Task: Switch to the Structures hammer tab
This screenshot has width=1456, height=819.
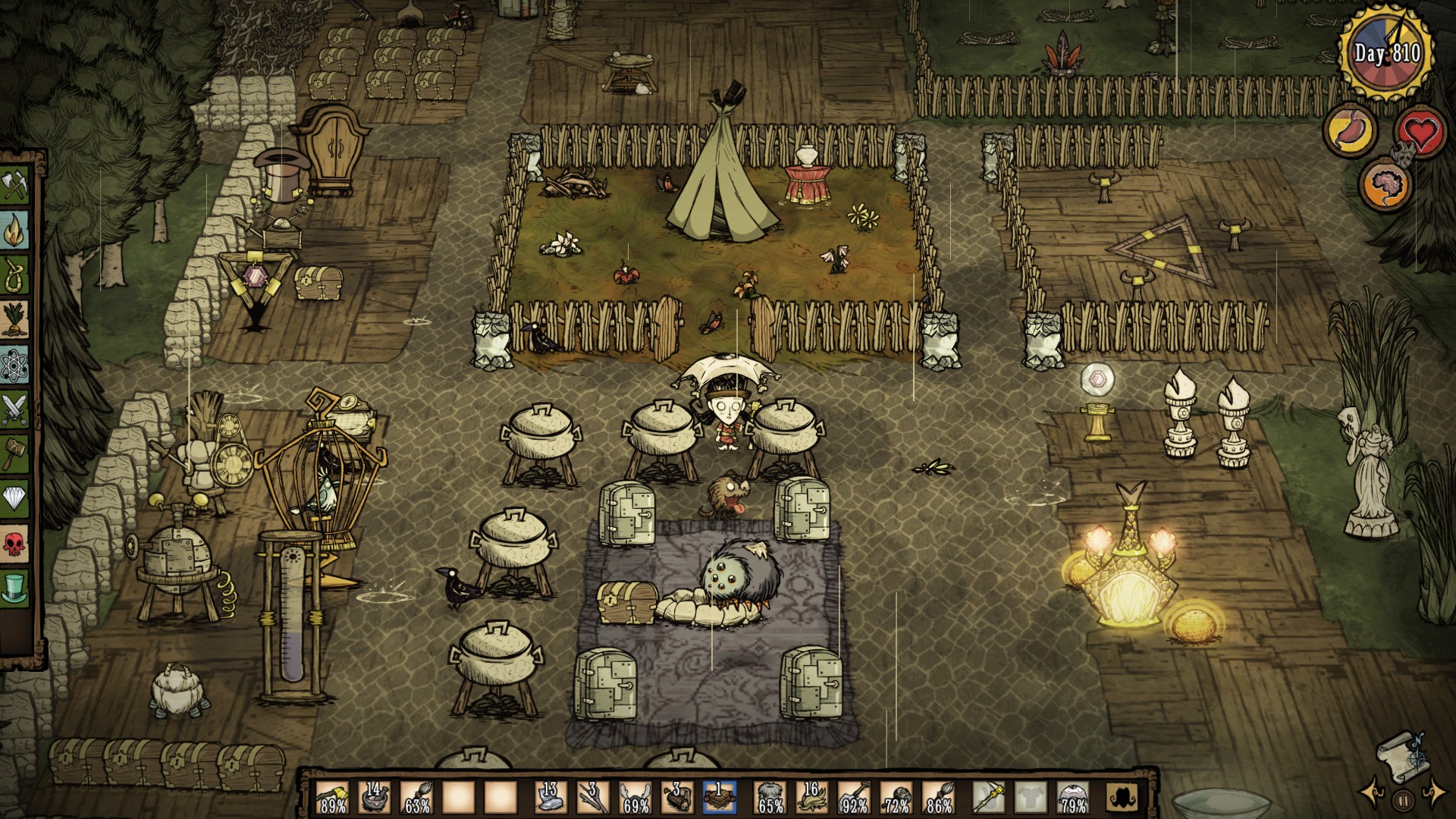Action: click(x=14, y=453)
